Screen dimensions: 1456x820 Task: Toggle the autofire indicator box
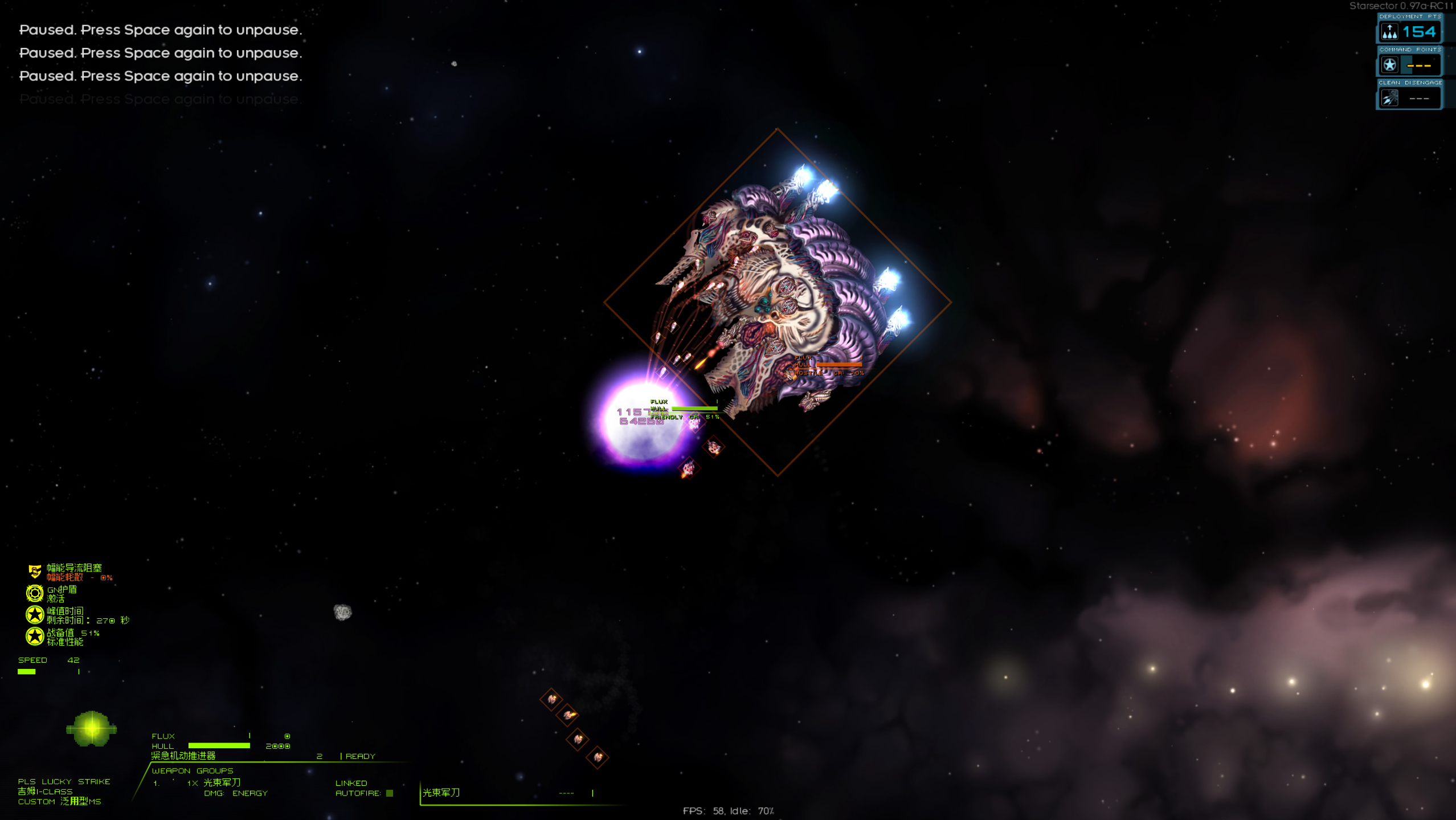pyautogui.click(x=390, y=793)
